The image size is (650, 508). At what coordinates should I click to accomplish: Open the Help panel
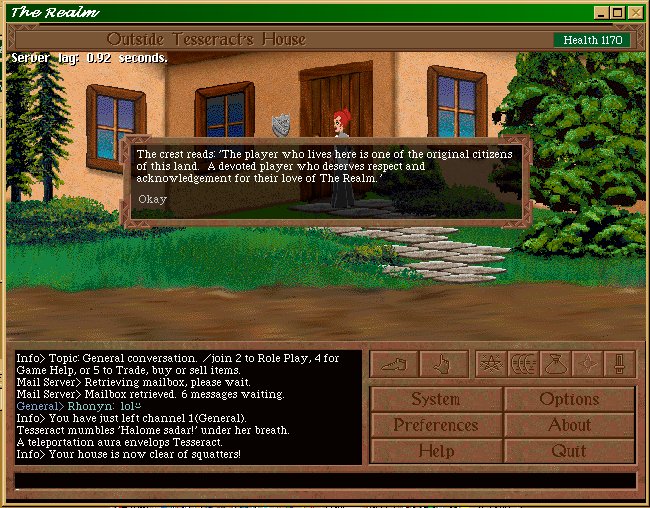point(436,451)
